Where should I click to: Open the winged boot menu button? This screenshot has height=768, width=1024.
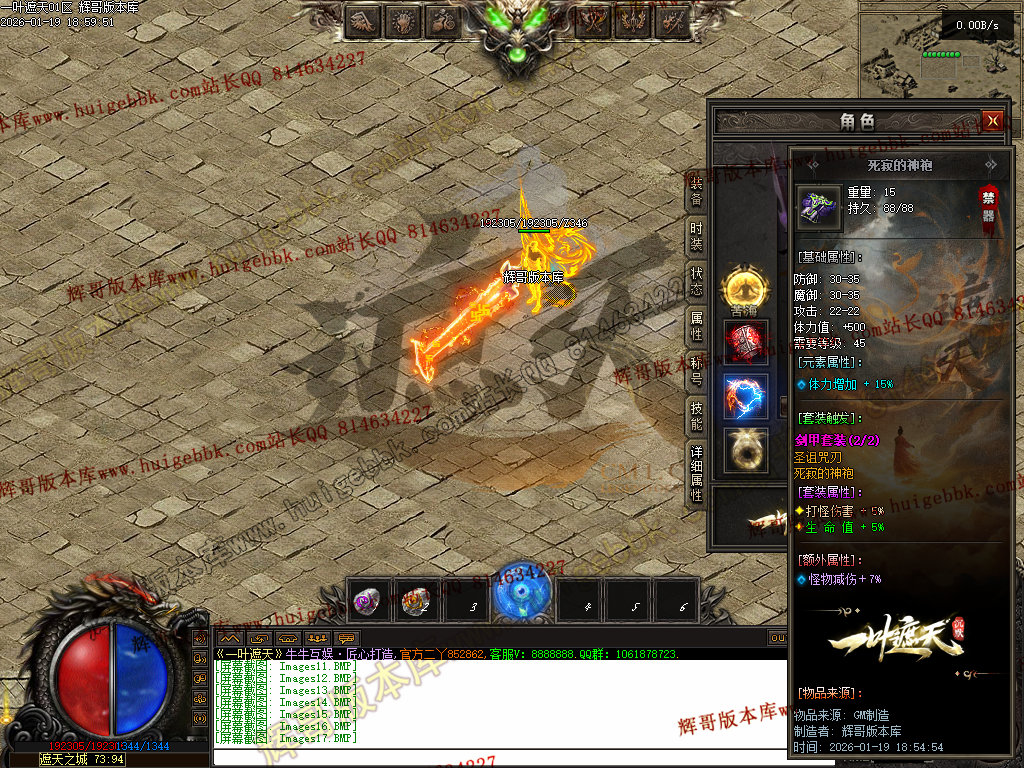[x=363, y=20]
